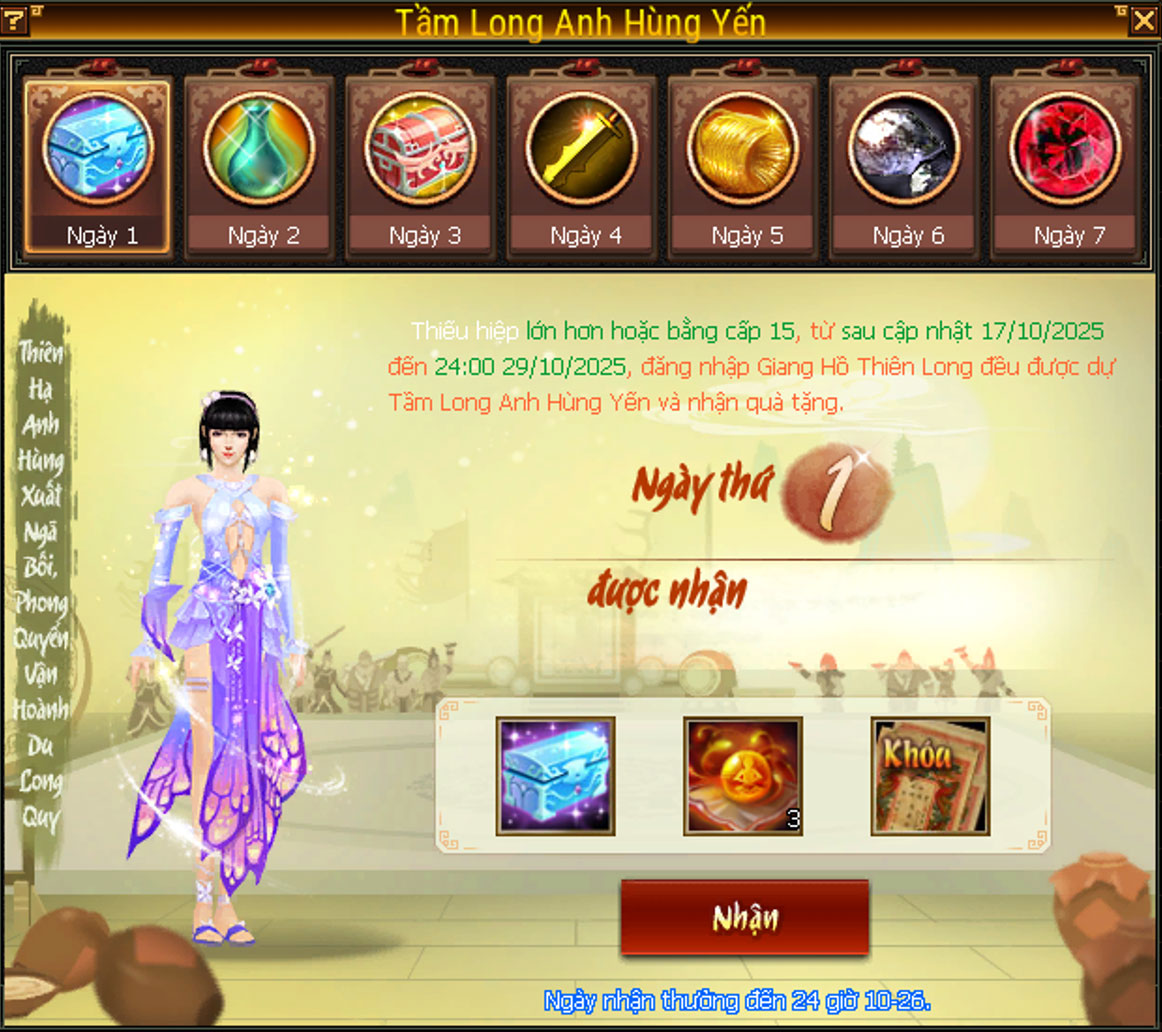Viewport: 1162px width, 1032px height.
Task: Inspect the Khóa scroll reward item
Action: click(x=930, y=776)
